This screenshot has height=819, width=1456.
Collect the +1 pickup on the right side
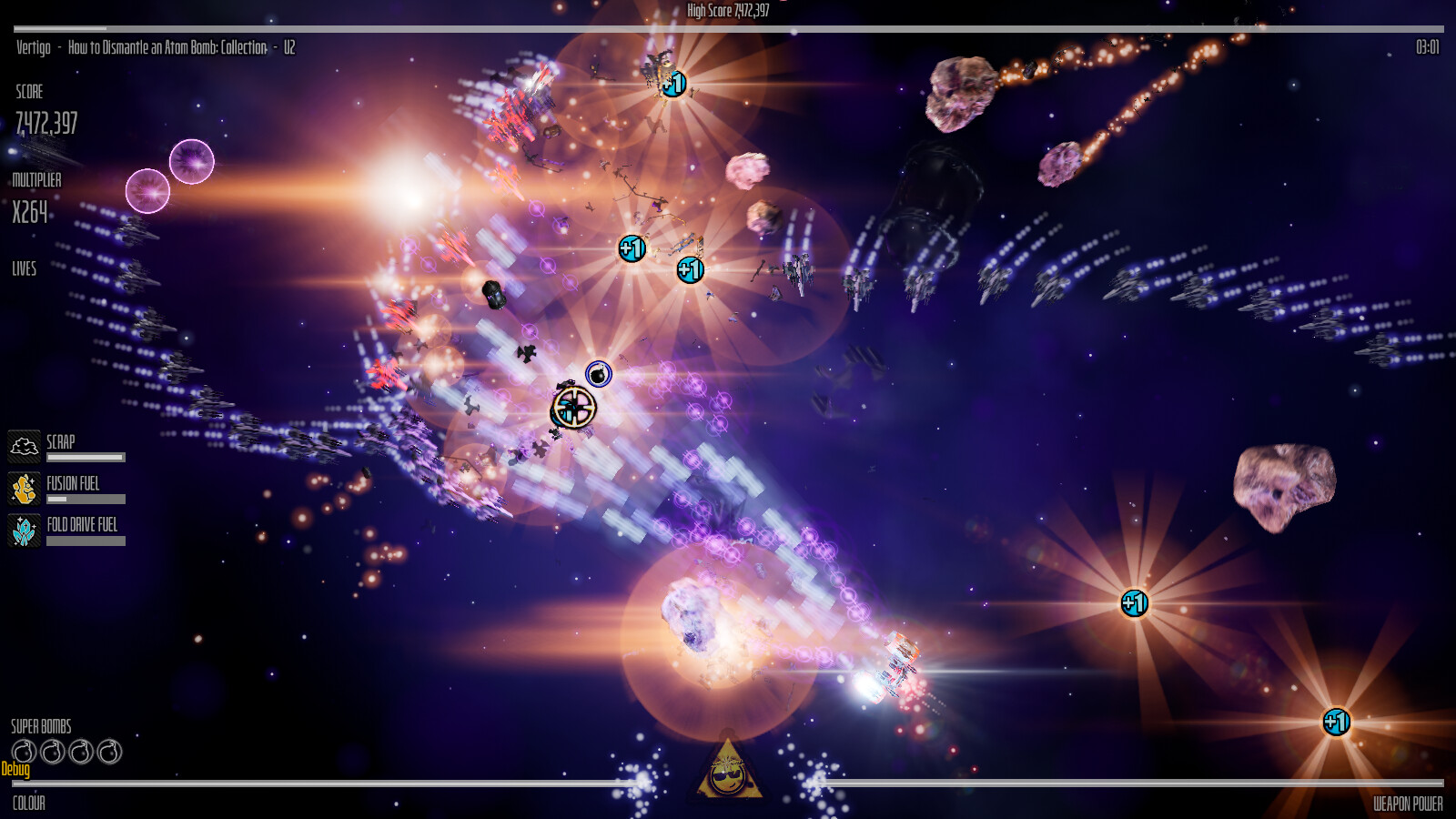point(1134,603)
